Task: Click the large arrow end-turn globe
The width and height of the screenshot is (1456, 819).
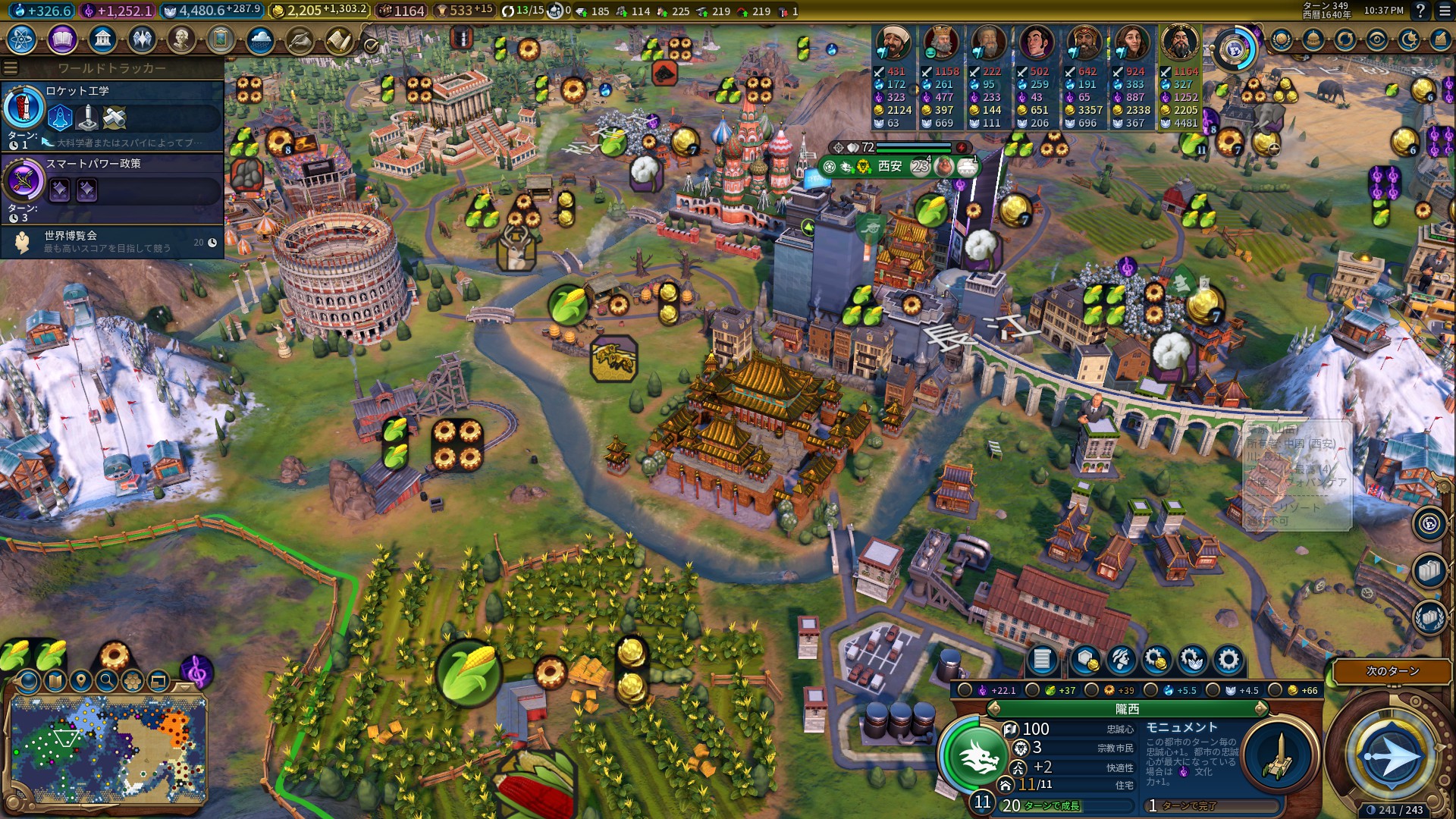Action: point(1391,756)
